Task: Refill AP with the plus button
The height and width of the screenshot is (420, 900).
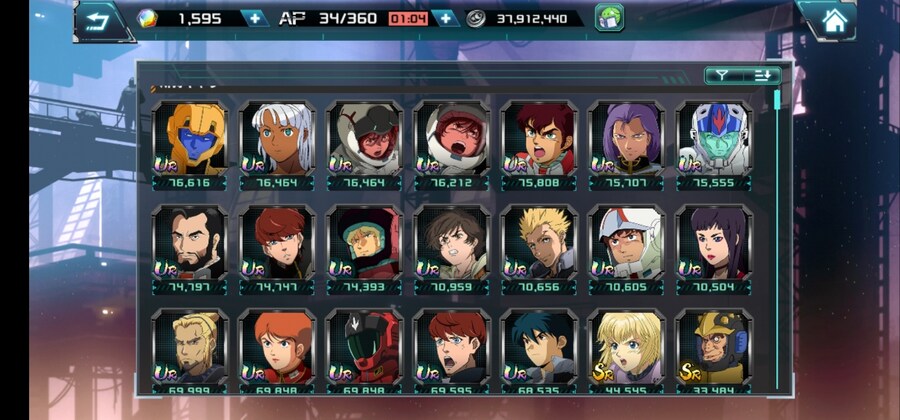Action: [445, 18]
